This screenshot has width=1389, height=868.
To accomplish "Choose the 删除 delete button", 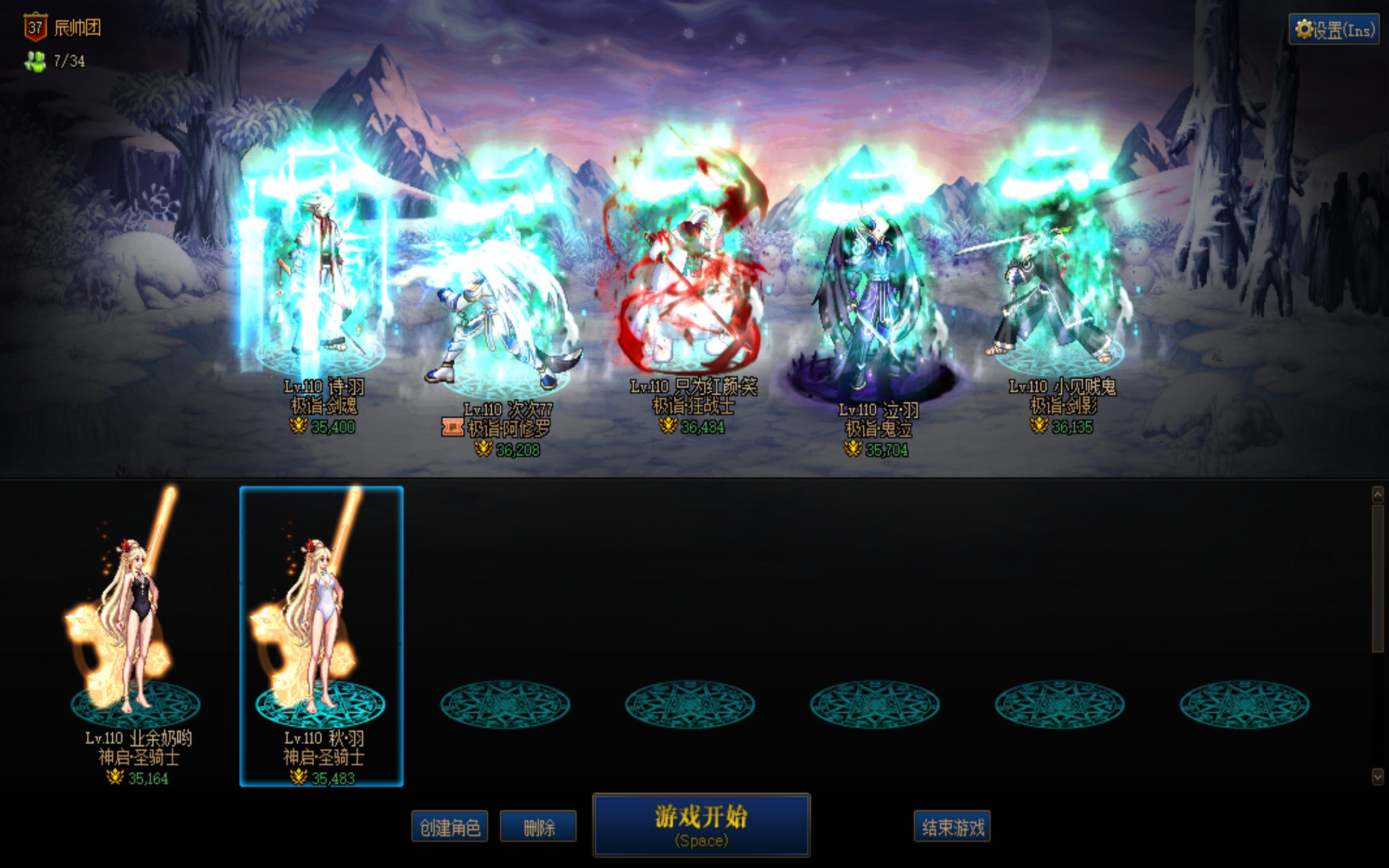I will (538, 827).
